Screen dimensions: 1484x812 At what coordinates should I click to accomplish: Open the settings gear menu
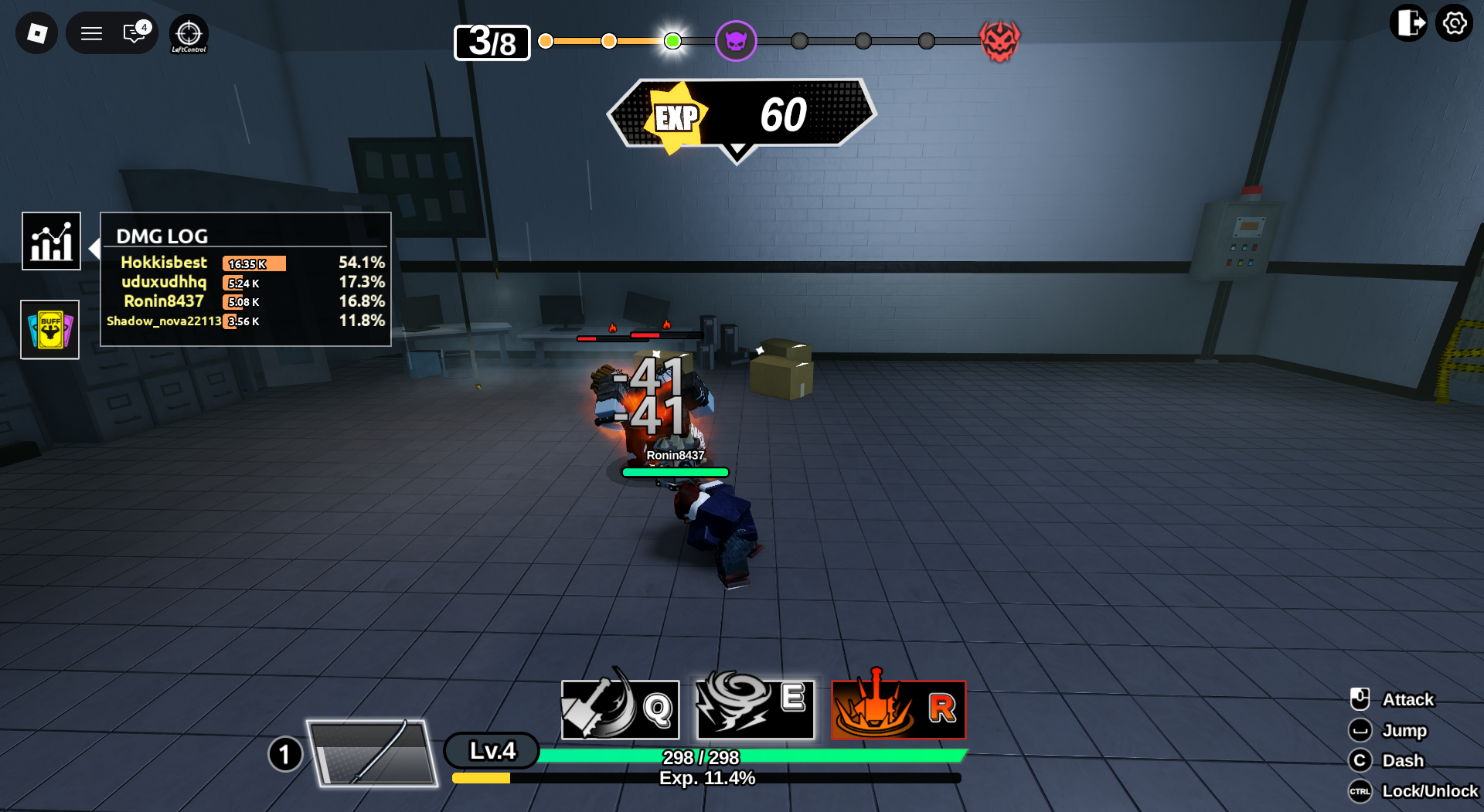pos(1455,24)
